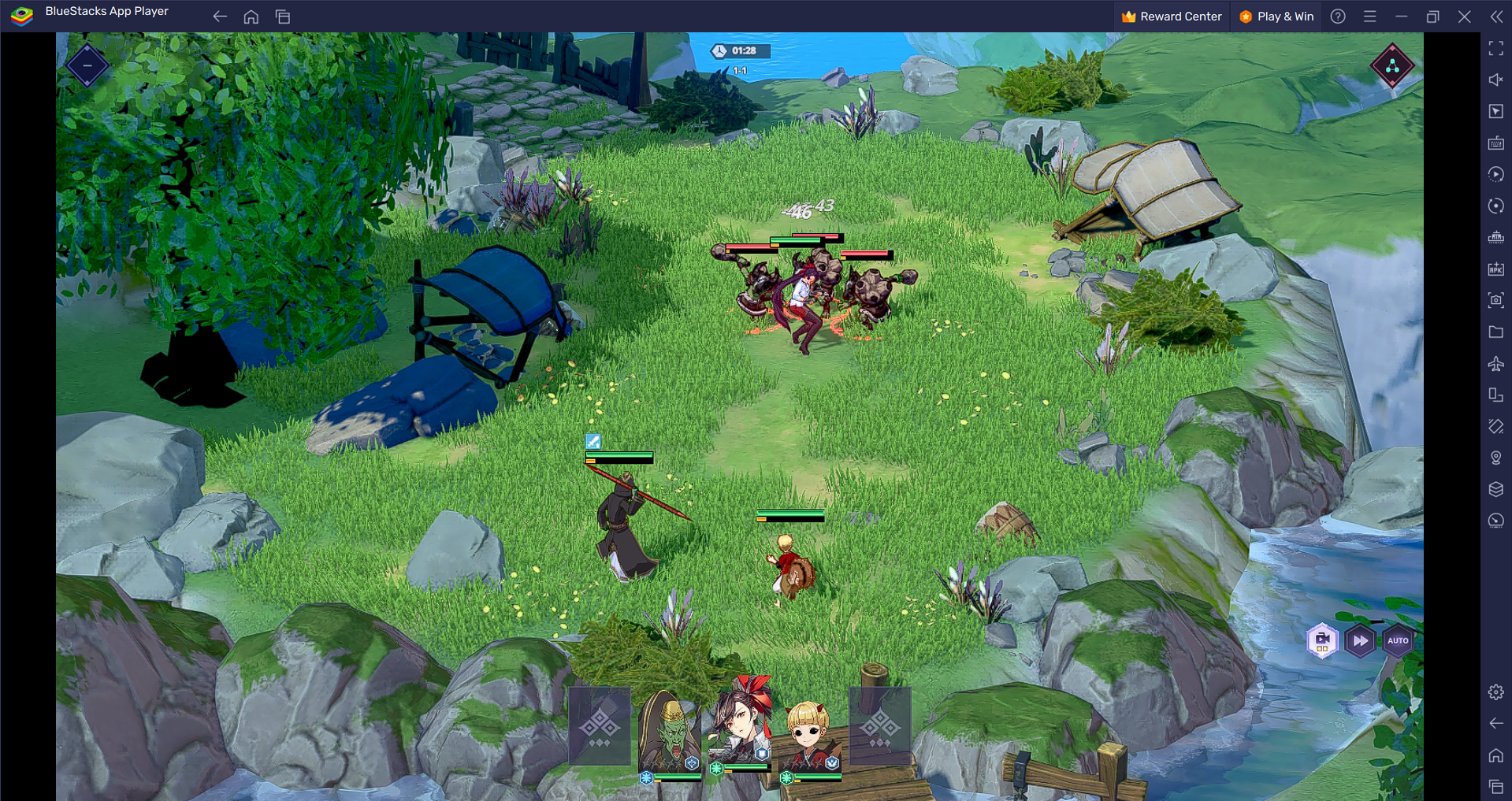Open the Media Manager folder icon
Screen dimensions: 1512x801
pos(1495,332)
